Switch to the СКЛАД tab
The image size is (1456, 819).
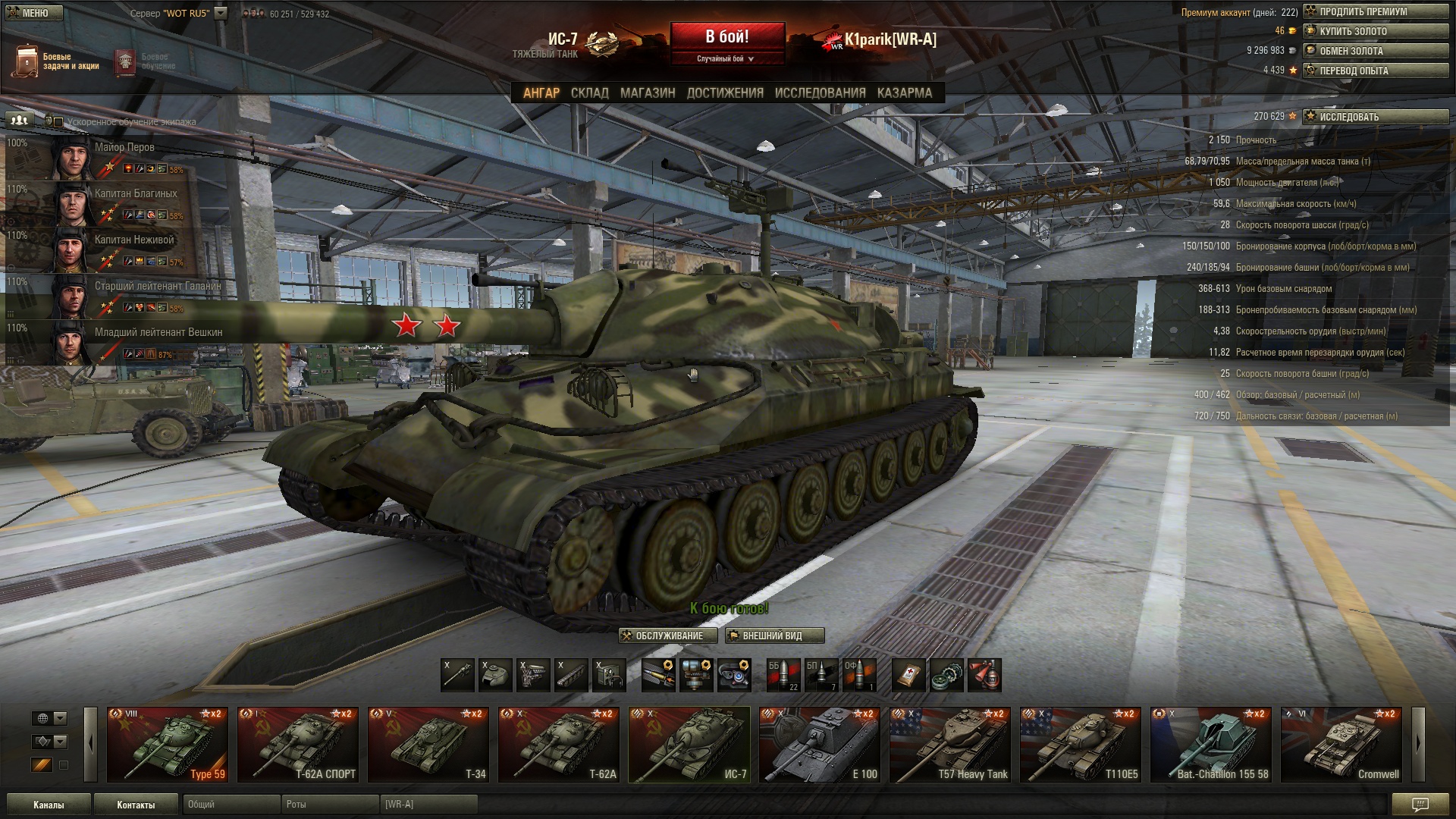(589, 93)
